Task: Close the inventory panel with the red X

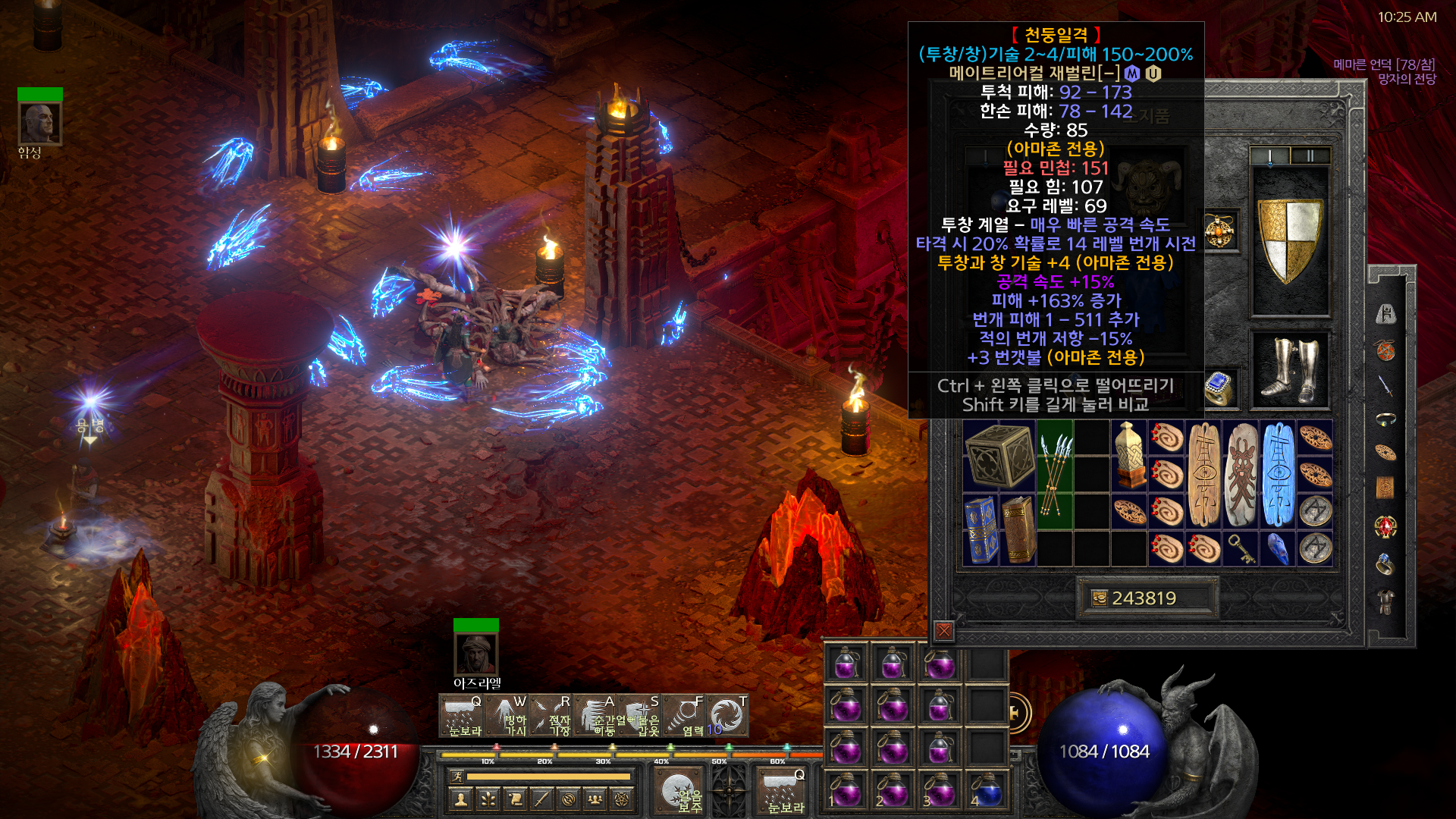Action: pos(944,631)
